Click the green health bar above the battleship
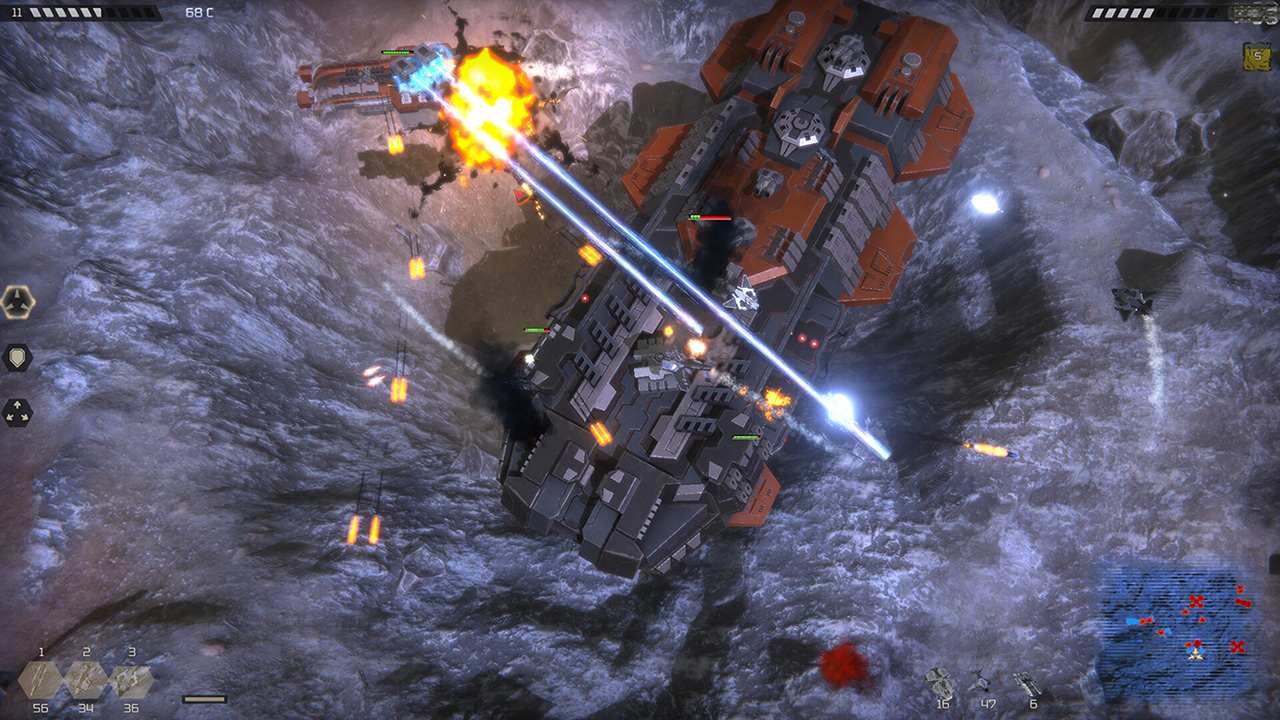 point(535,328)
